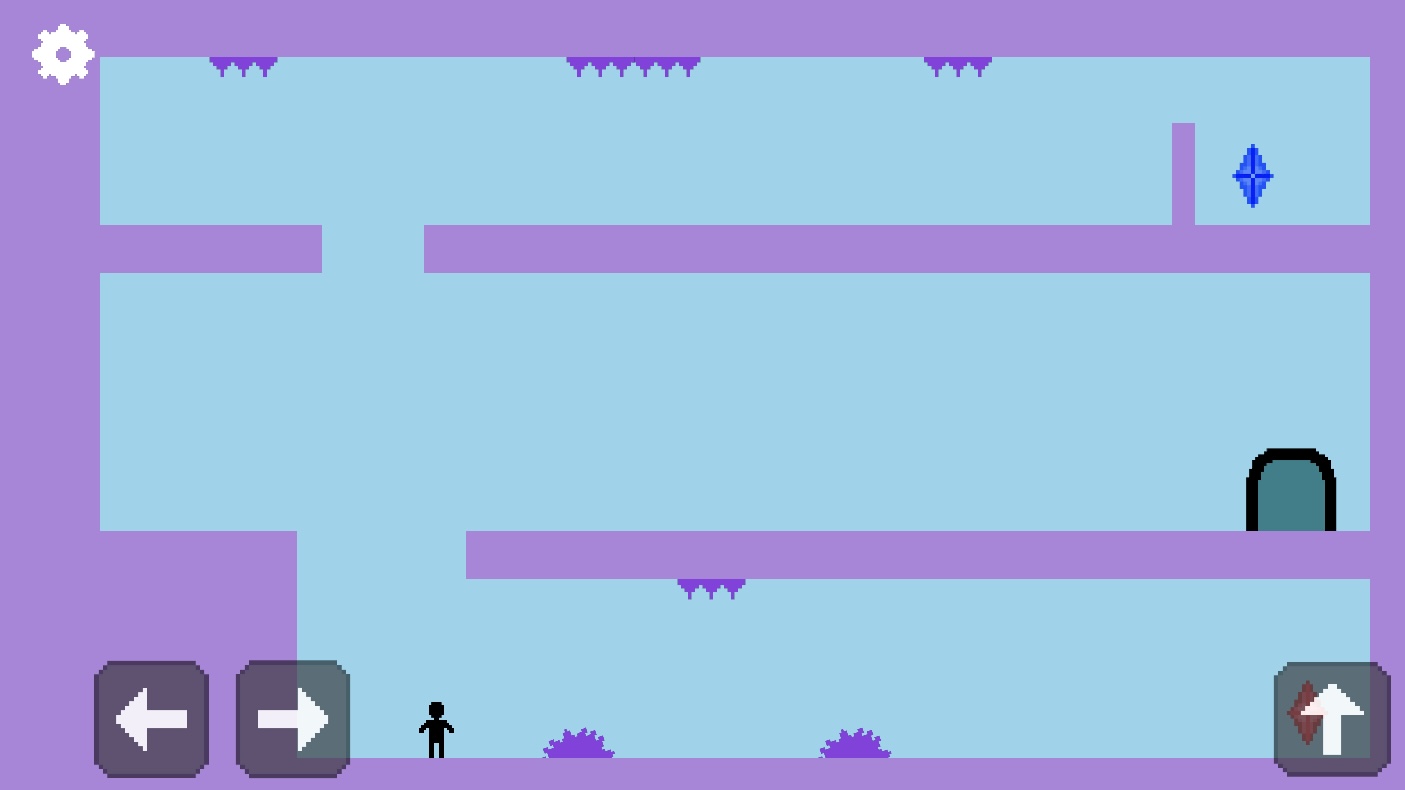Select the blue gem collectible
The image size is (1405, 790).
pyautogui.click(x=1252, y=176)
